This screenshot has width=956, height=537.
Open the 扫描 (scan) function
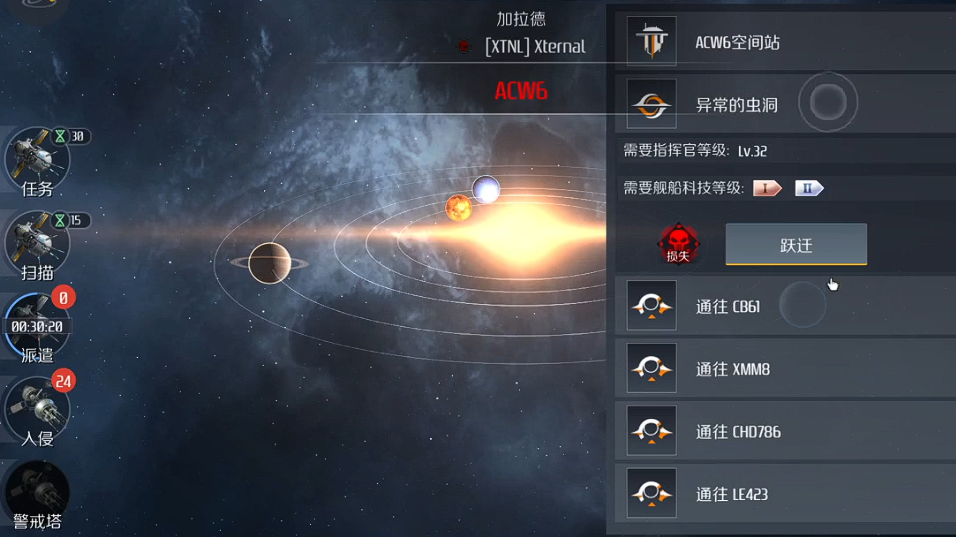[37, 244]
